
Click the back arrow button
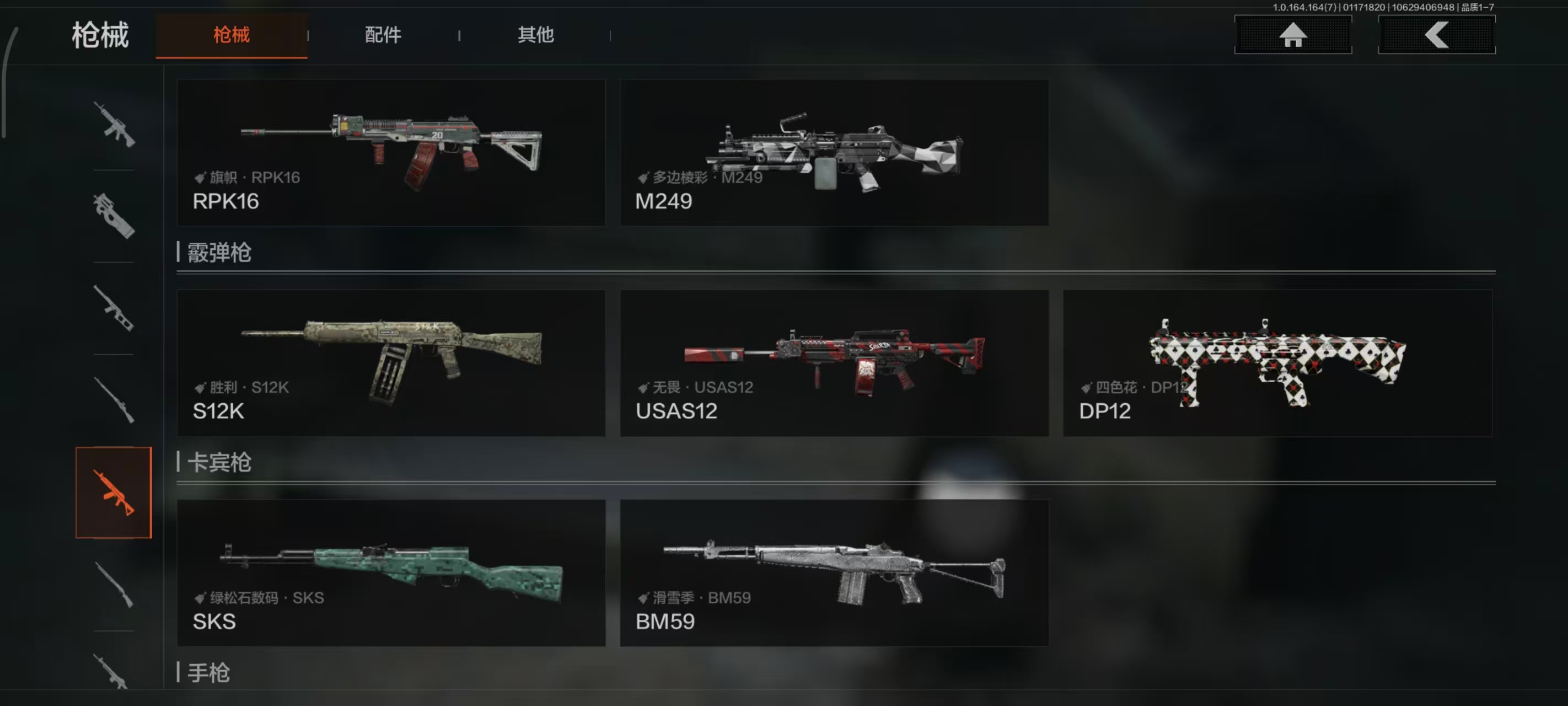(x=1436, y=35)
